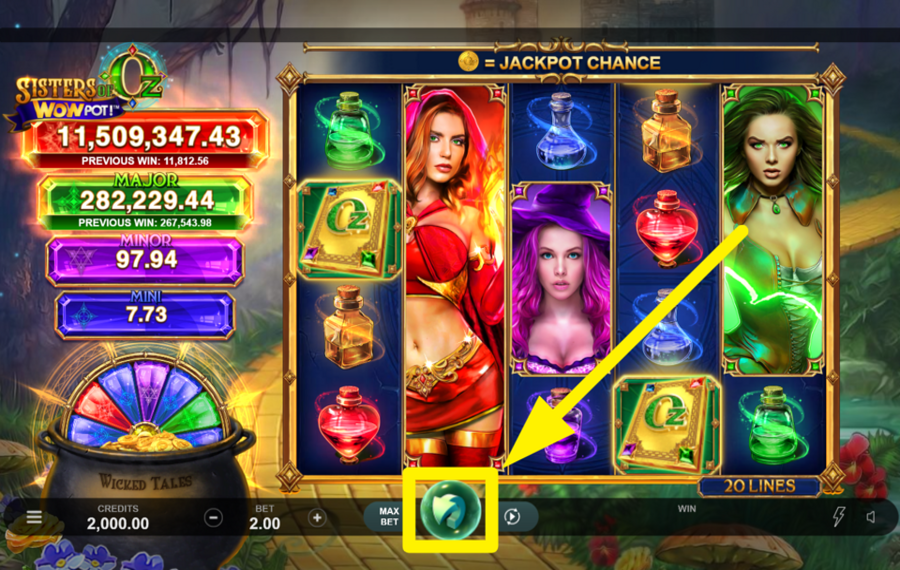The image size is (900, 570).
Task: Mute the game sound with the speaker icon
Action: 871,517
